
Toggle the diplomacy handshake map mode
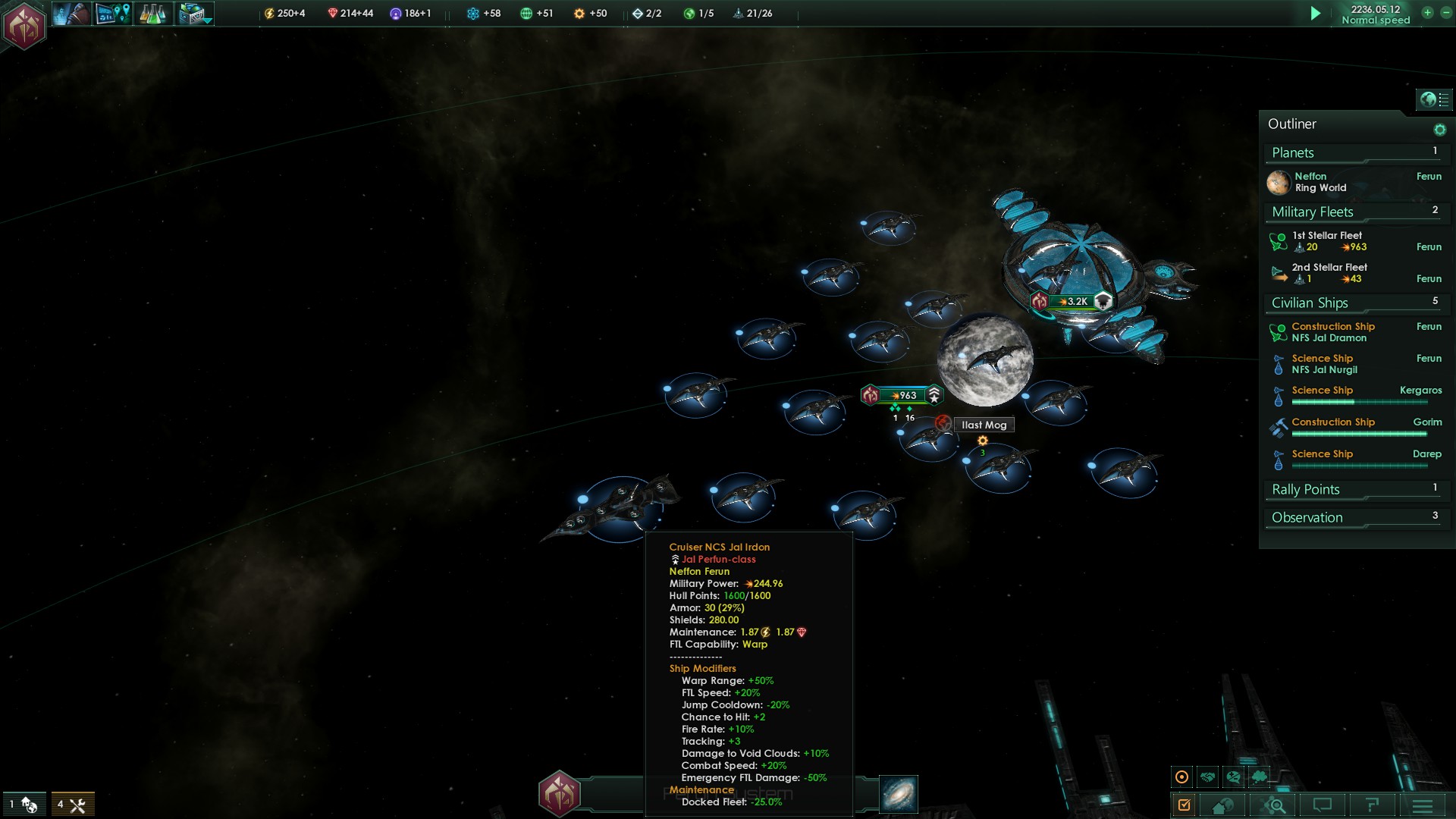(1208, 777)
